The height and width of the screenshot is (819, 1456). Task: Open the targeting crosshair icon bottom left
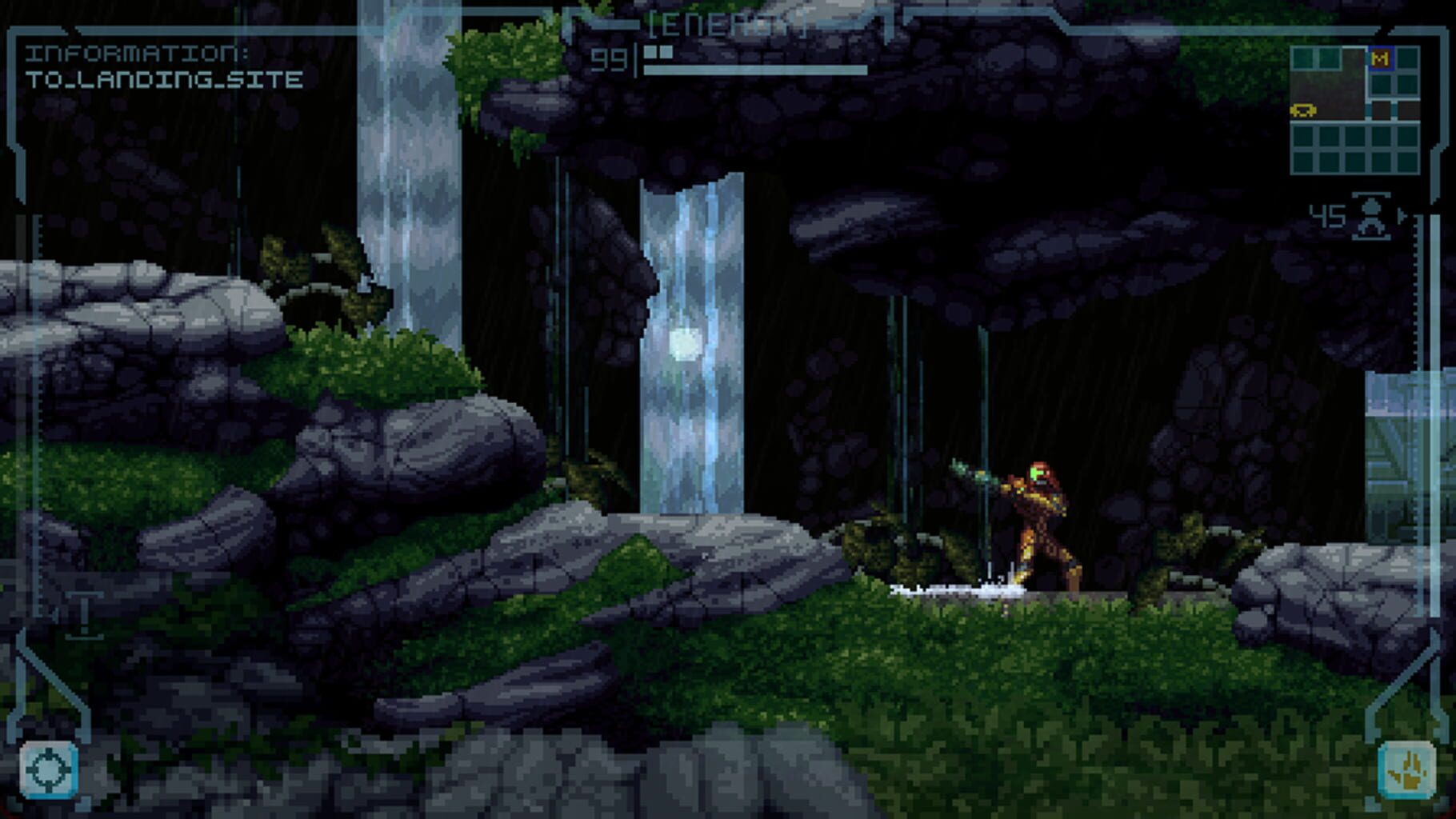(x=50, y=769)
